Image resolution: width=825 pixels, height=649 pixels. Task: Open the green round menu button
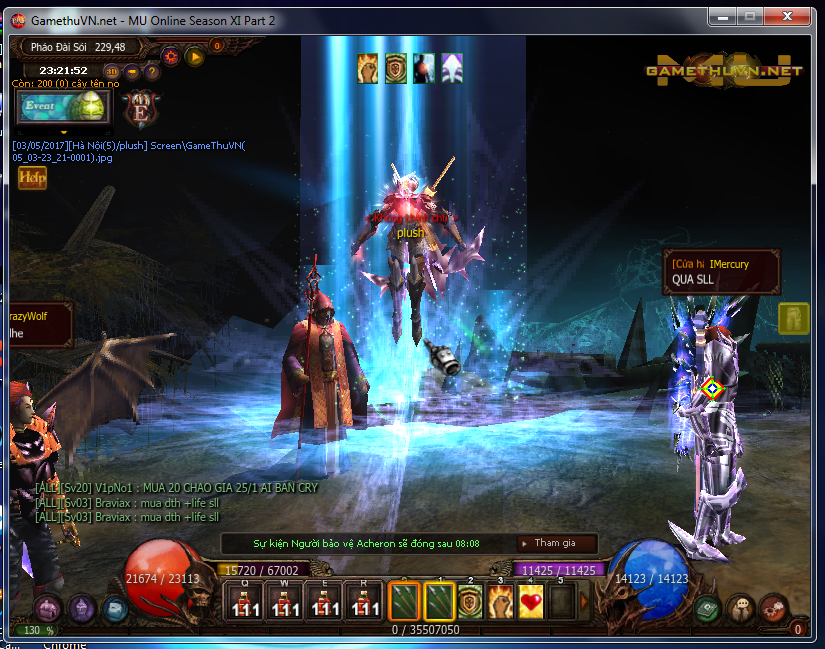(x=708, y=607)
